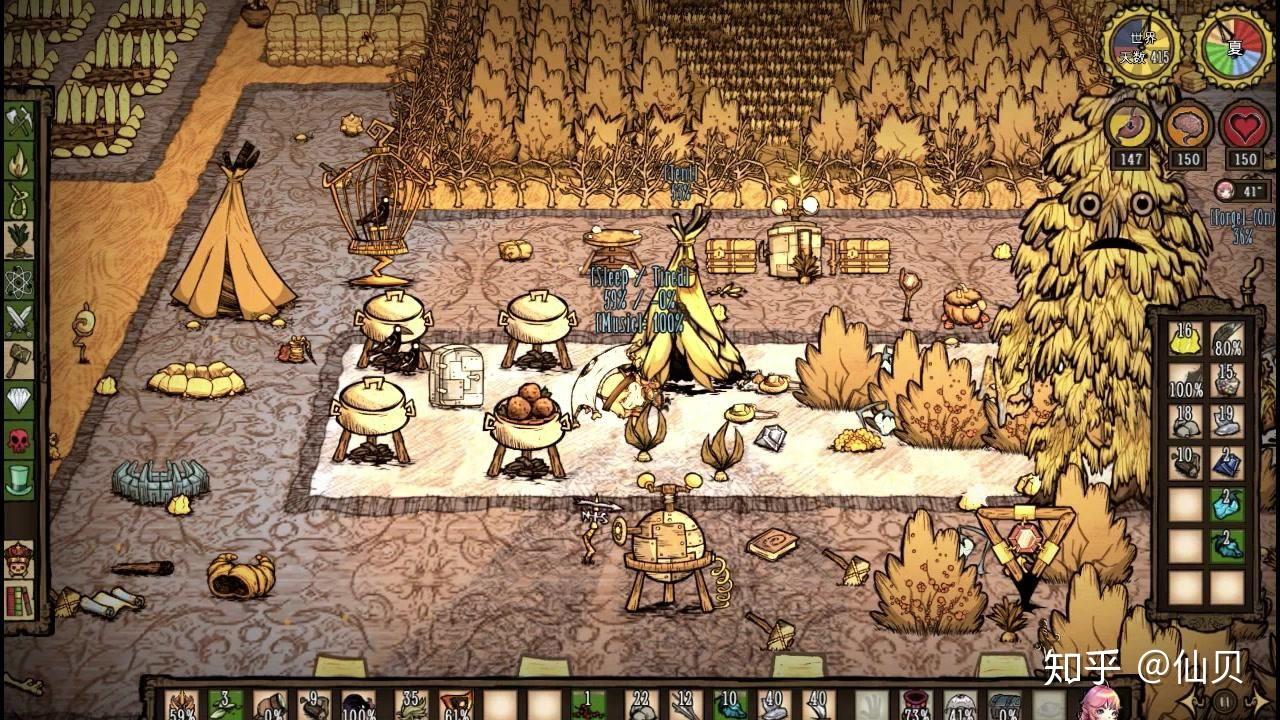The width and height of the screenshot is (1280, 720).
Task: Switch to the Food farming crafting tab
Action: 19,240
